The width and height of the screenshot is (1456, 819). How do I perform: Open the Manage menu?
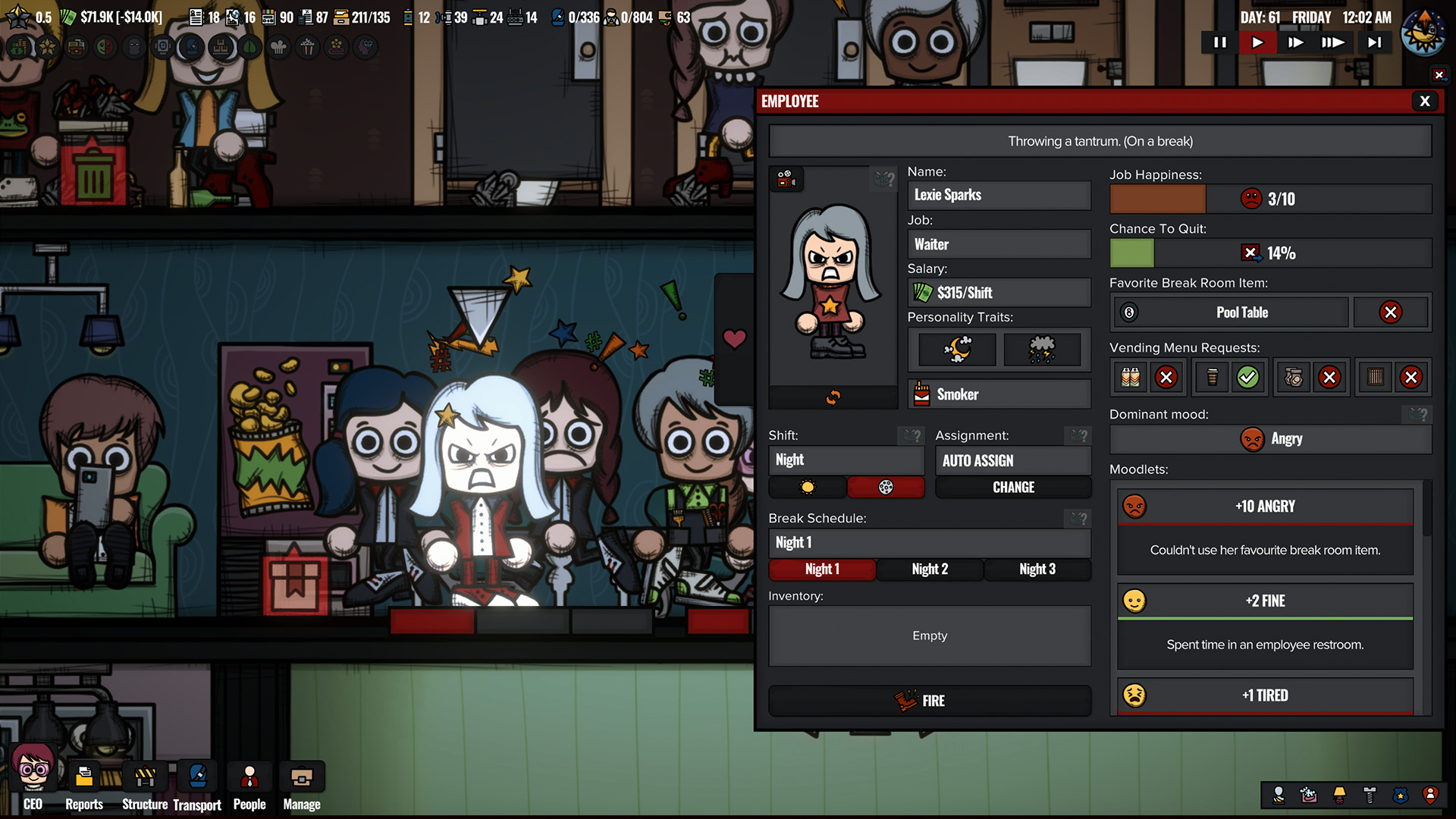click(x=302, y=786)
